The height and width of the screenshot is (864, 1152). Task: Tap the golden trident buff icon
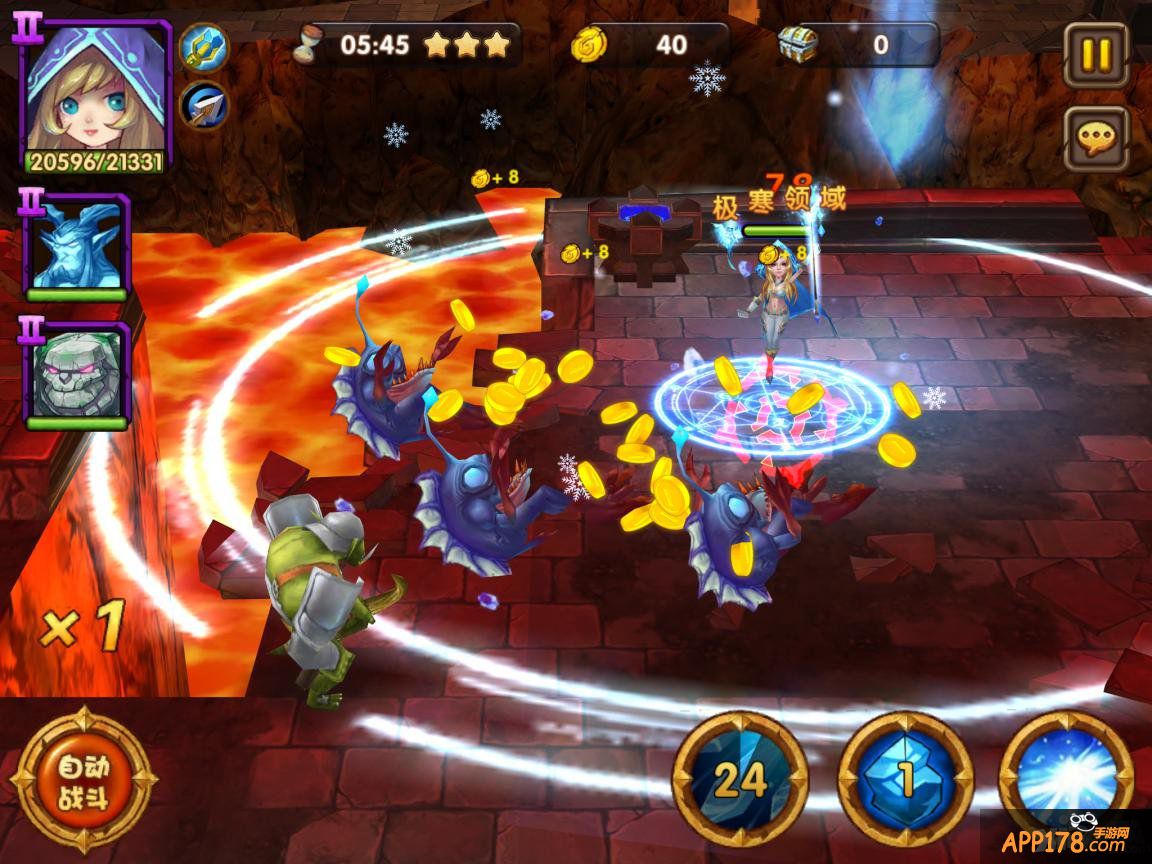pyautogui.click(x=204, y=46)
